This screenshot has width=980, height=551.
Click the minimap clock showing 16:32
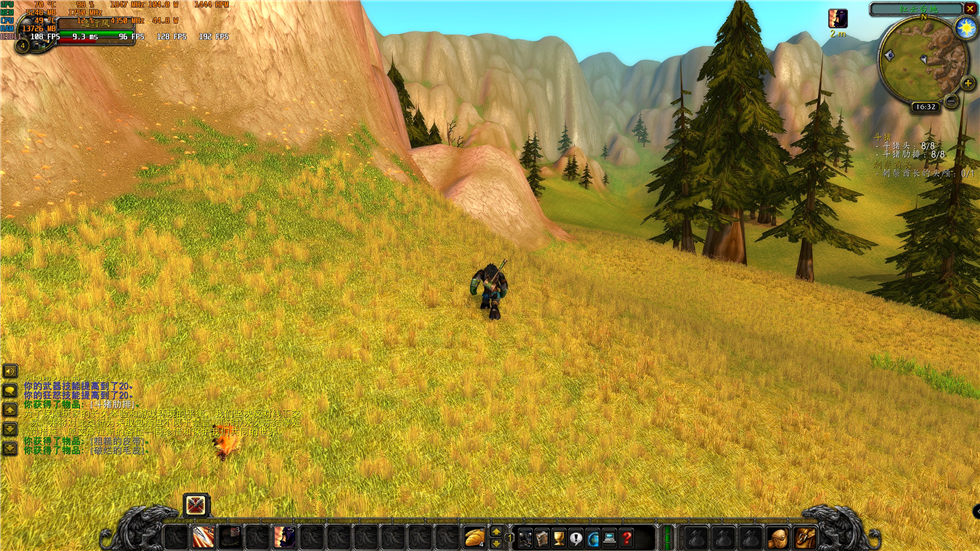(x=925, y=106)
